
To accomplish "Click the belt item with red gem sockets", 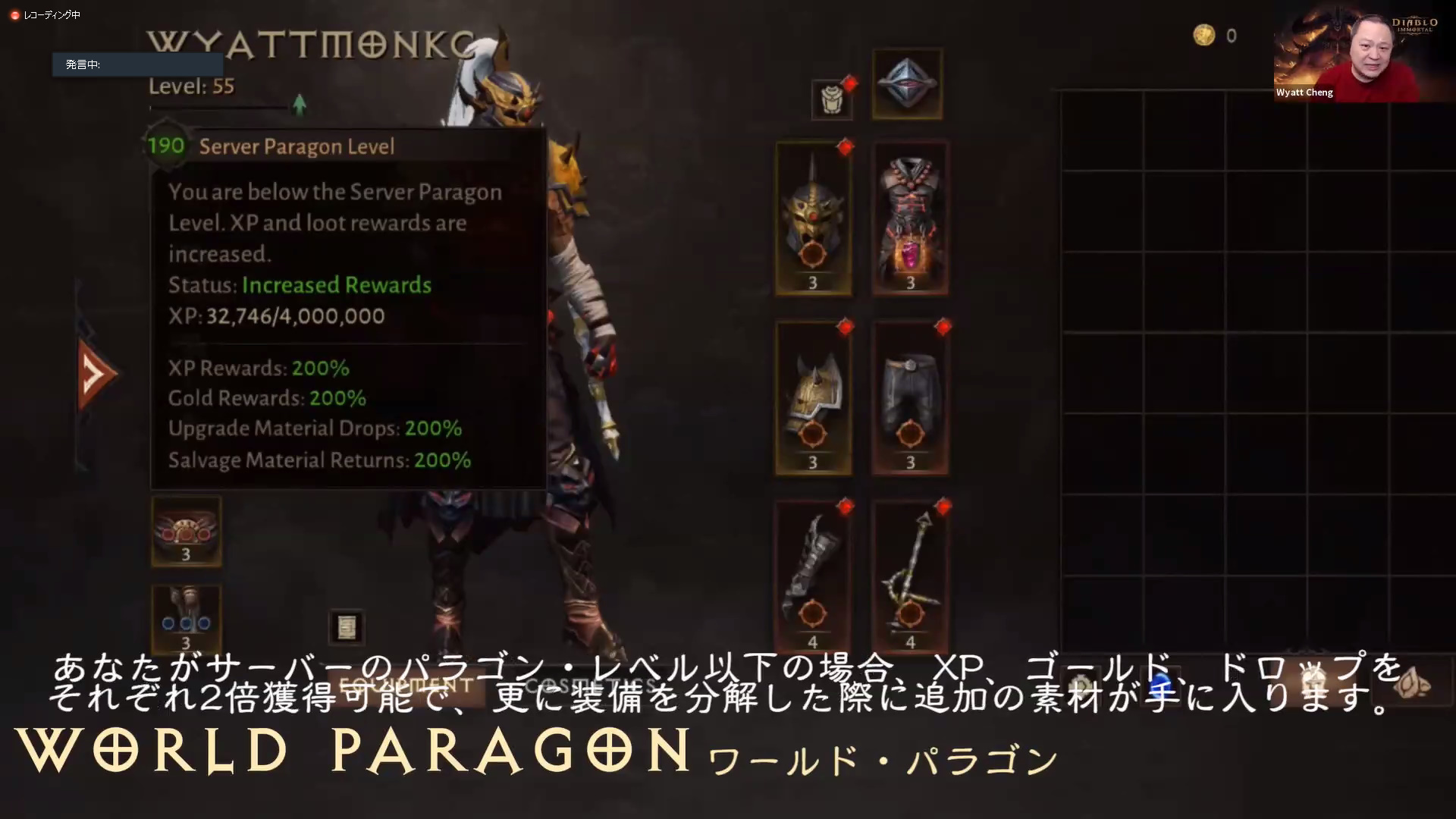I will click(186, 531).
